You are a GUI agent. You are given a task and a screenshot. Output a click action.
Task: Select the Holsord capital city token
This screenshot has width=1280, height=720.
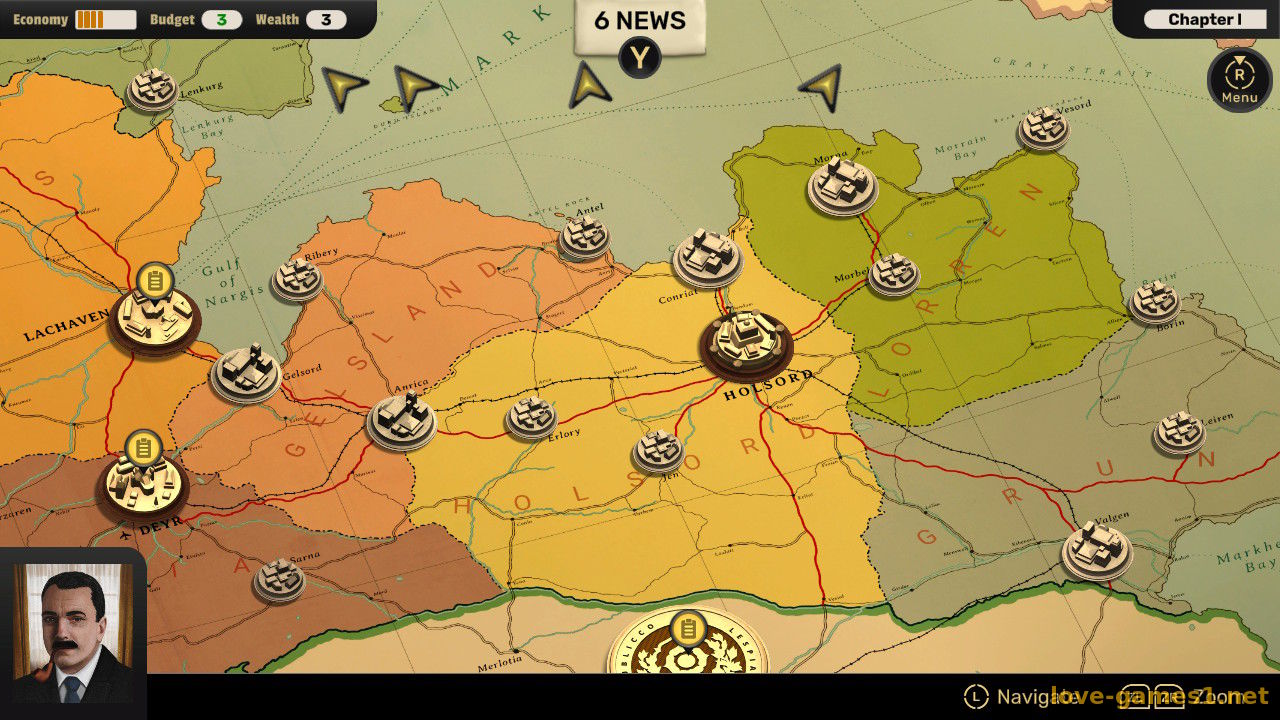746,341
